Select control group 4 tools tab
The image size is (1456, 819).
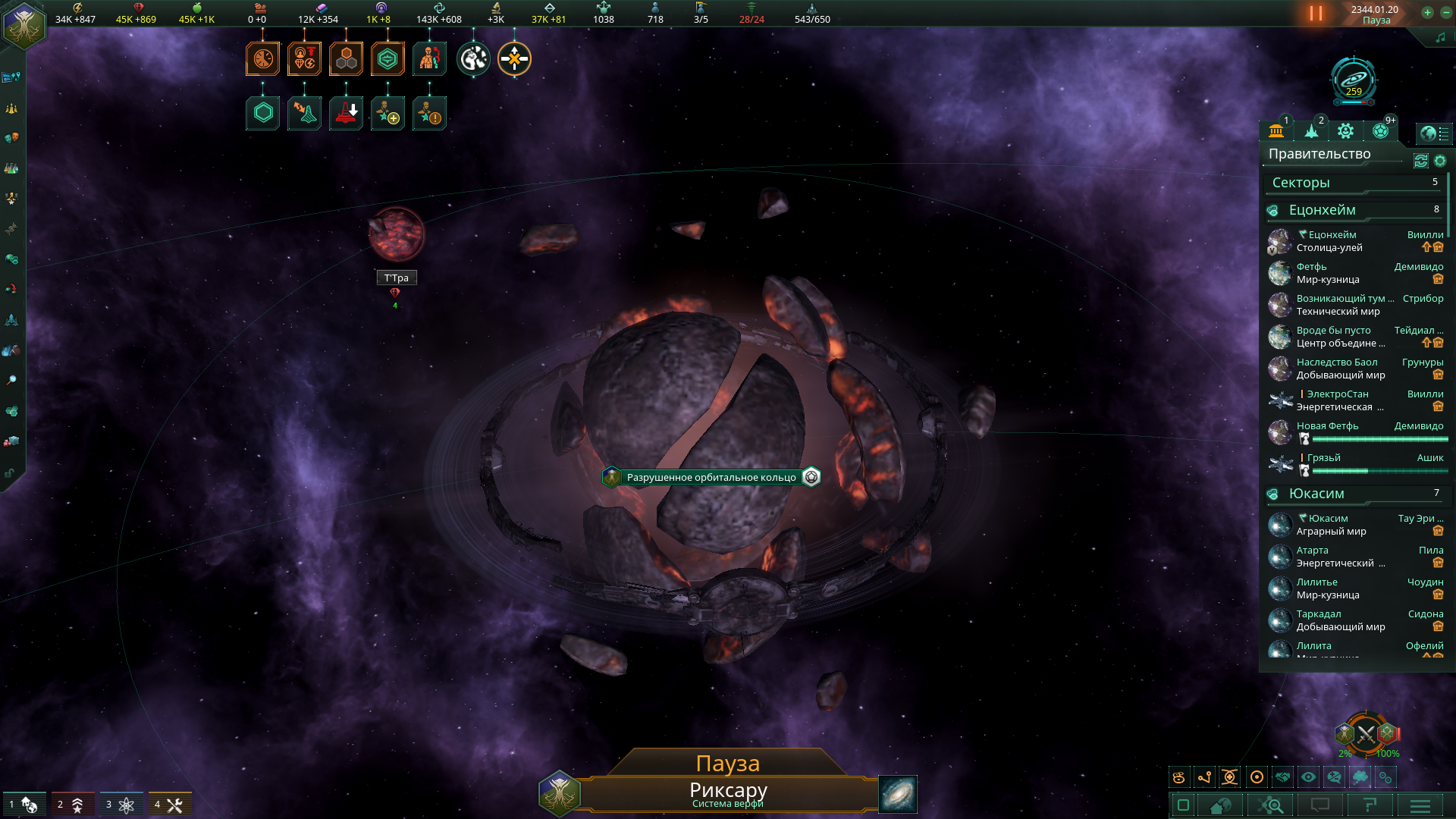pyautogui.click(x=168, y=805)
